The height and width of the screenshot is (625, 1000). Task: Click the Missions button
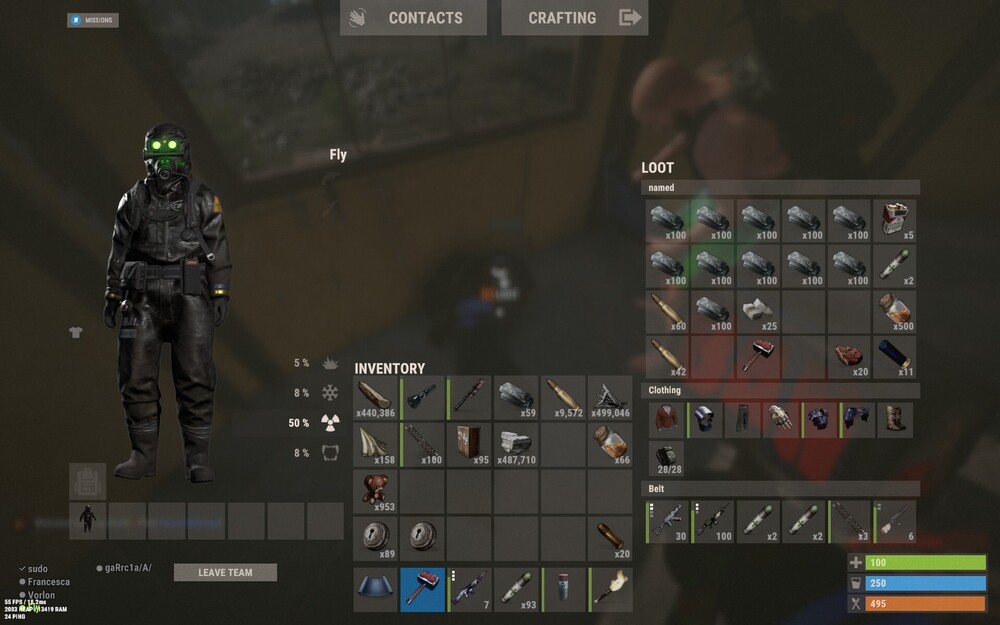(93, 20)
